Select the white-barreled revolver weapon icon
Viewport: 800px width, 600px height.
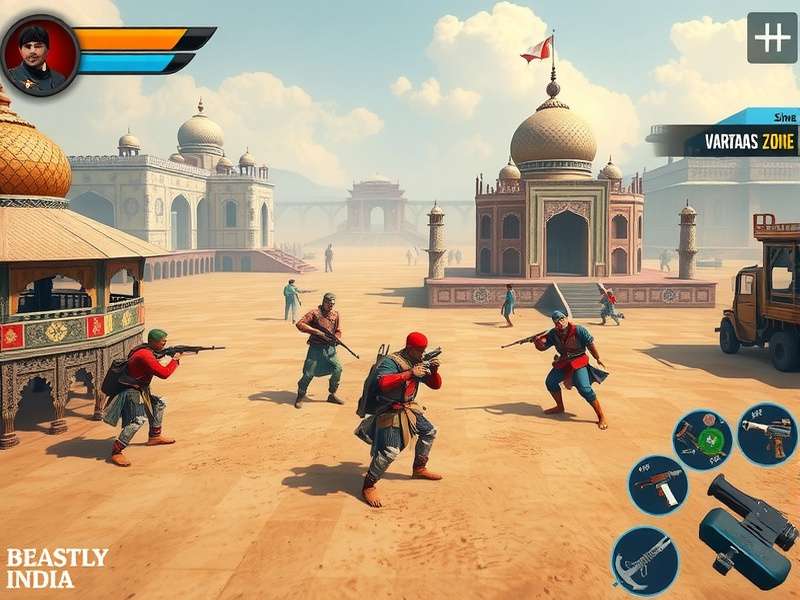tap(767, 433)
